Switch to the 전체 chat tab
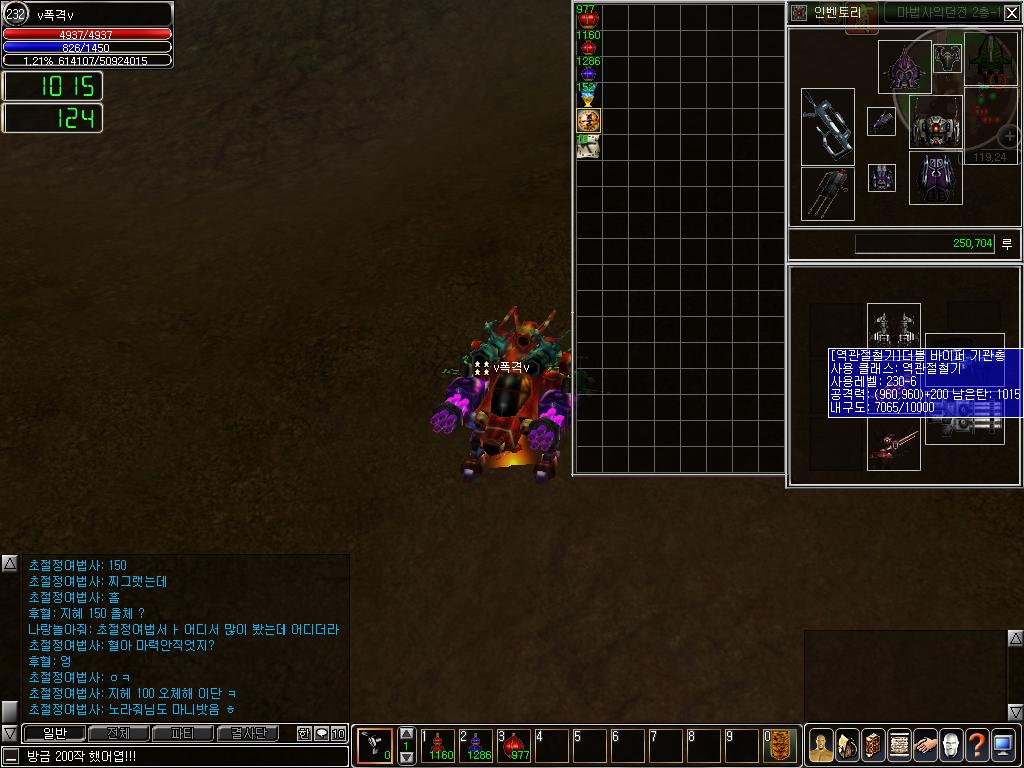Screen dimensions: 1024x768 118,733
